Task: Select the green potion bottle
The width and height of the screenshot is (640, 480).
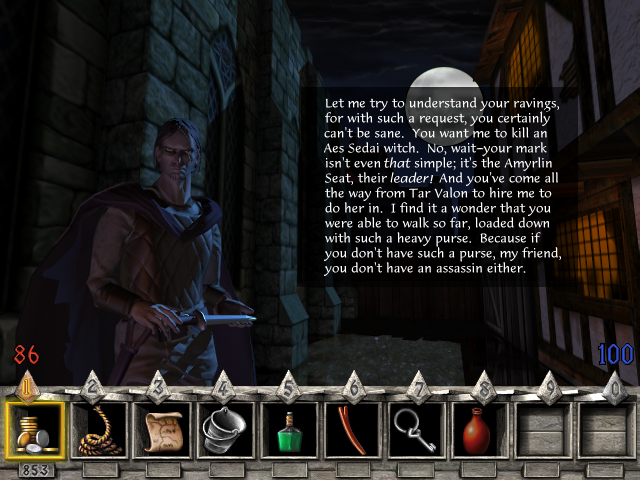Action: click(289, 430)
